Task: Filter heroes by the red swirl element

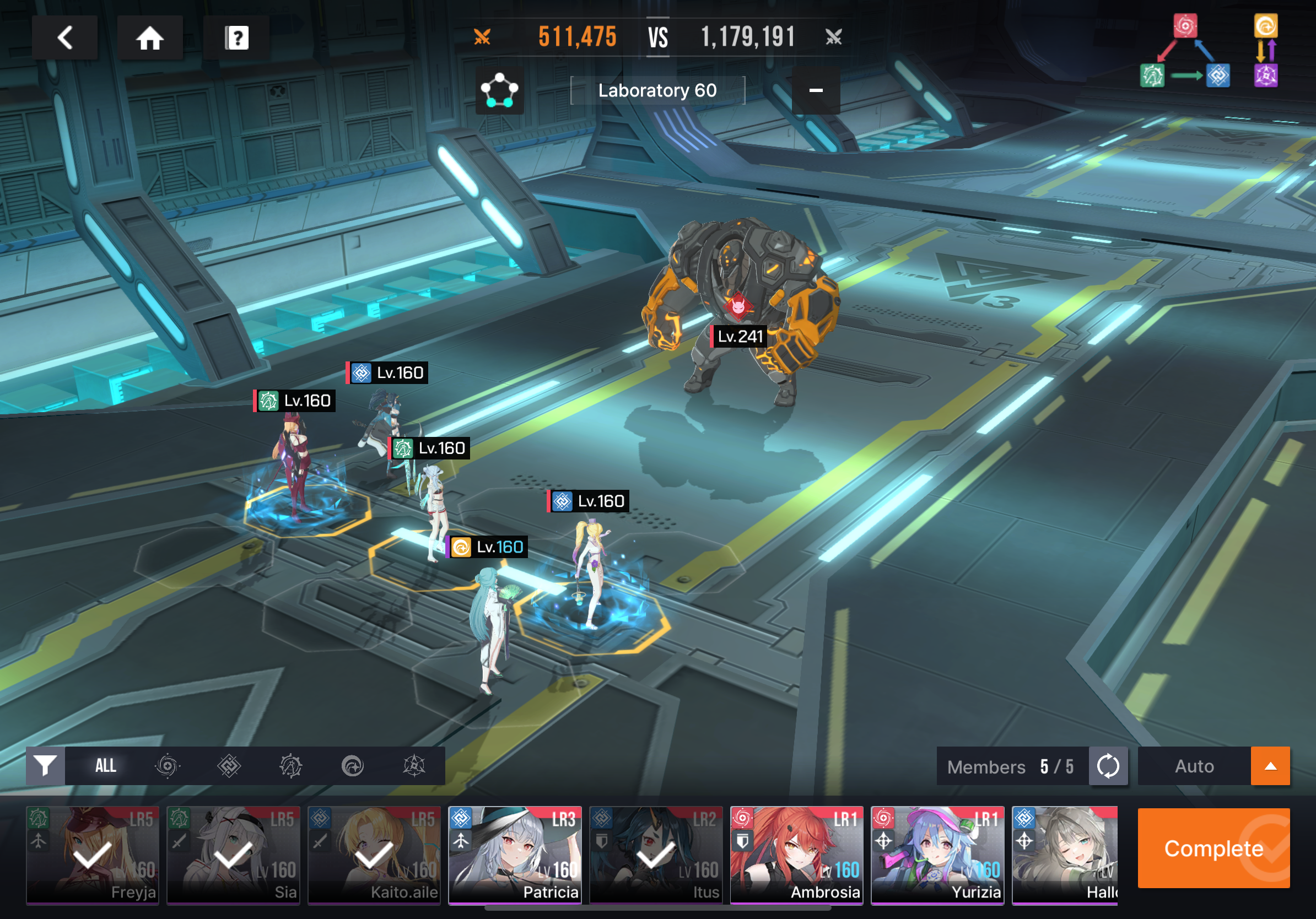Action: pos(168,765)
